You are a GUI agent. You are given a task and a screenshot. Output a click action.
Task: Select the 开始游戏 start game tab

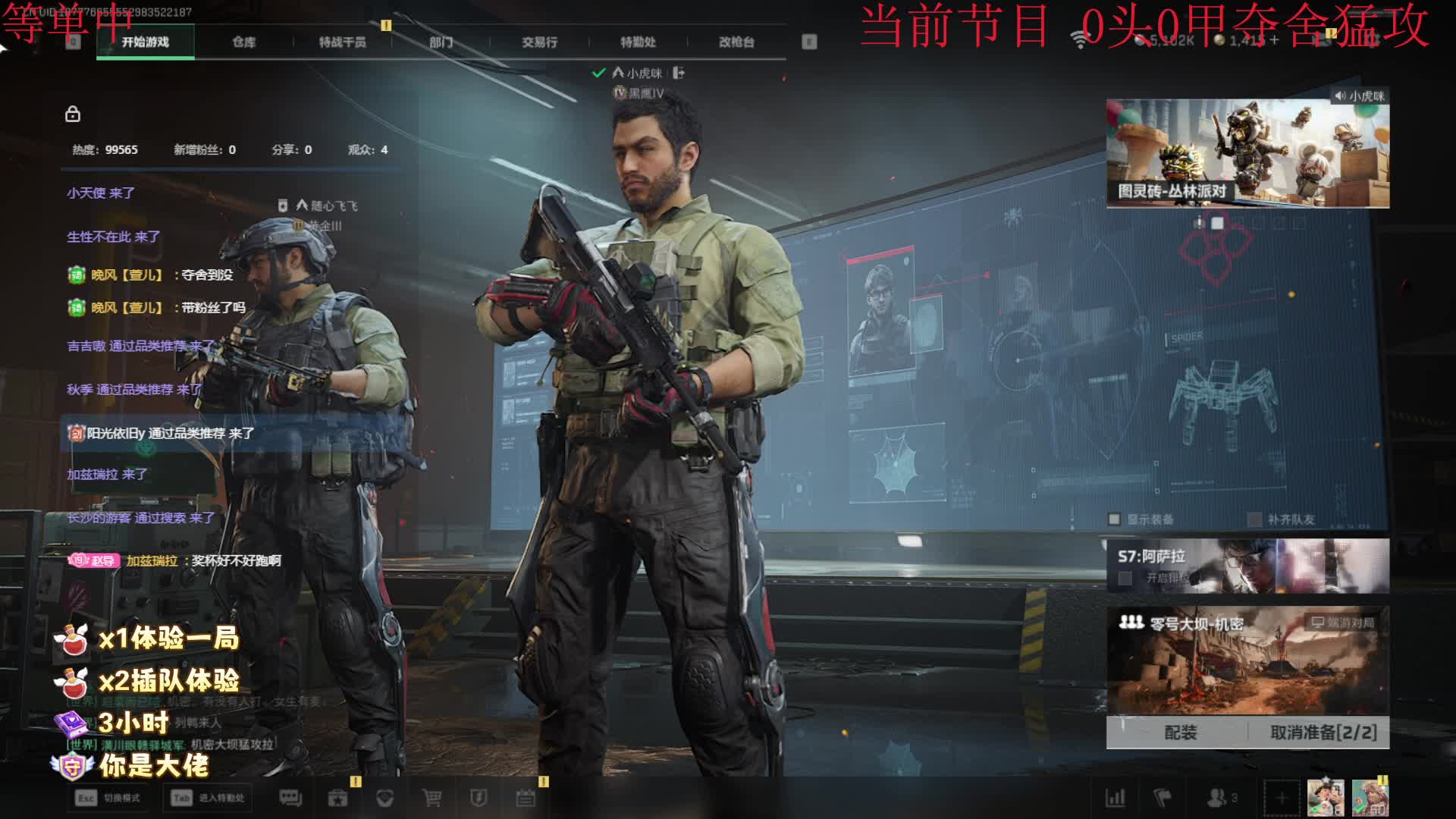pos(146,42)
